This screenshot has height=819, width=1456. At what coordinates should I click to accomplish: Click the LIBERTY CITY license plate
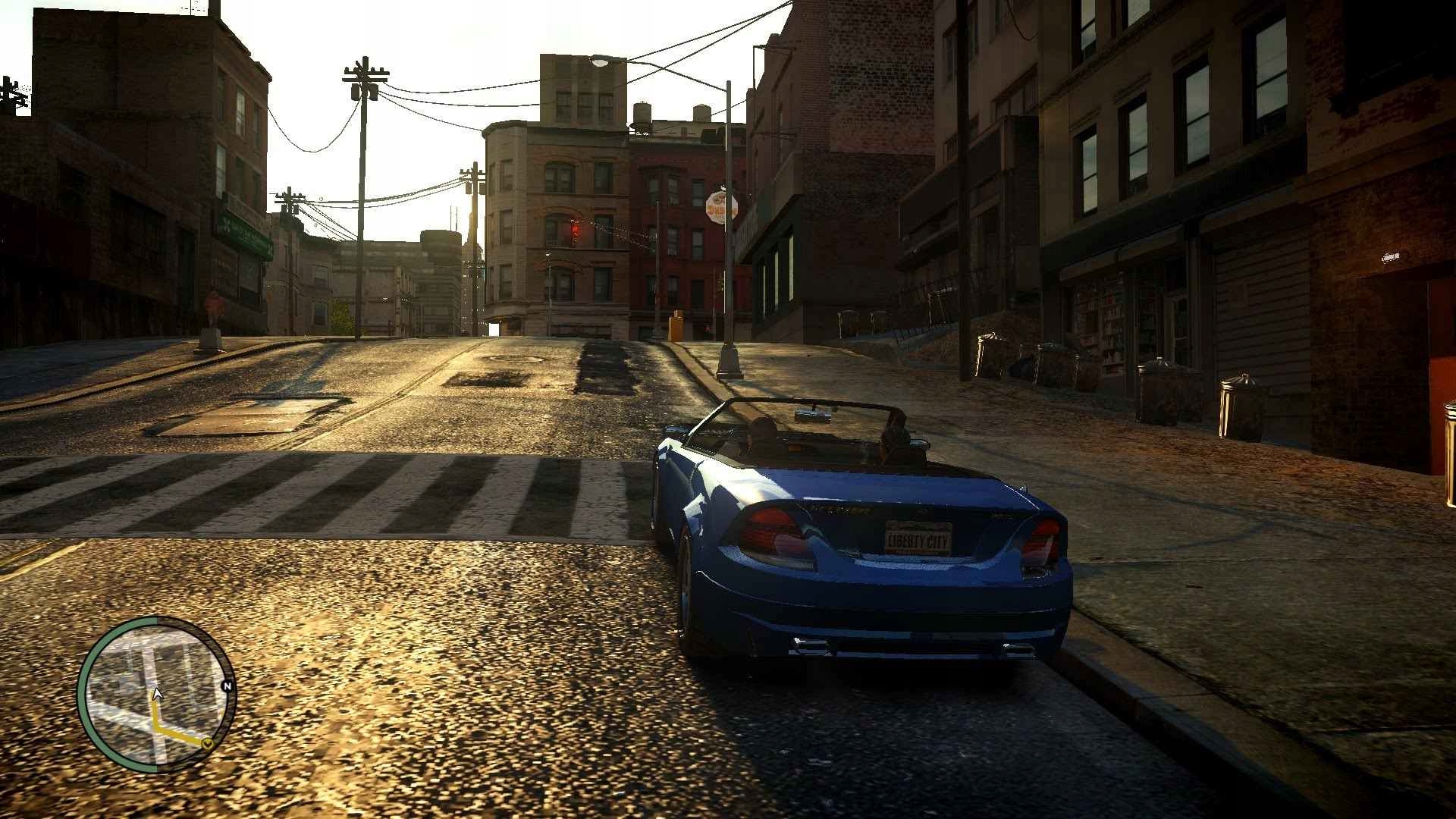tap(919, 539)
